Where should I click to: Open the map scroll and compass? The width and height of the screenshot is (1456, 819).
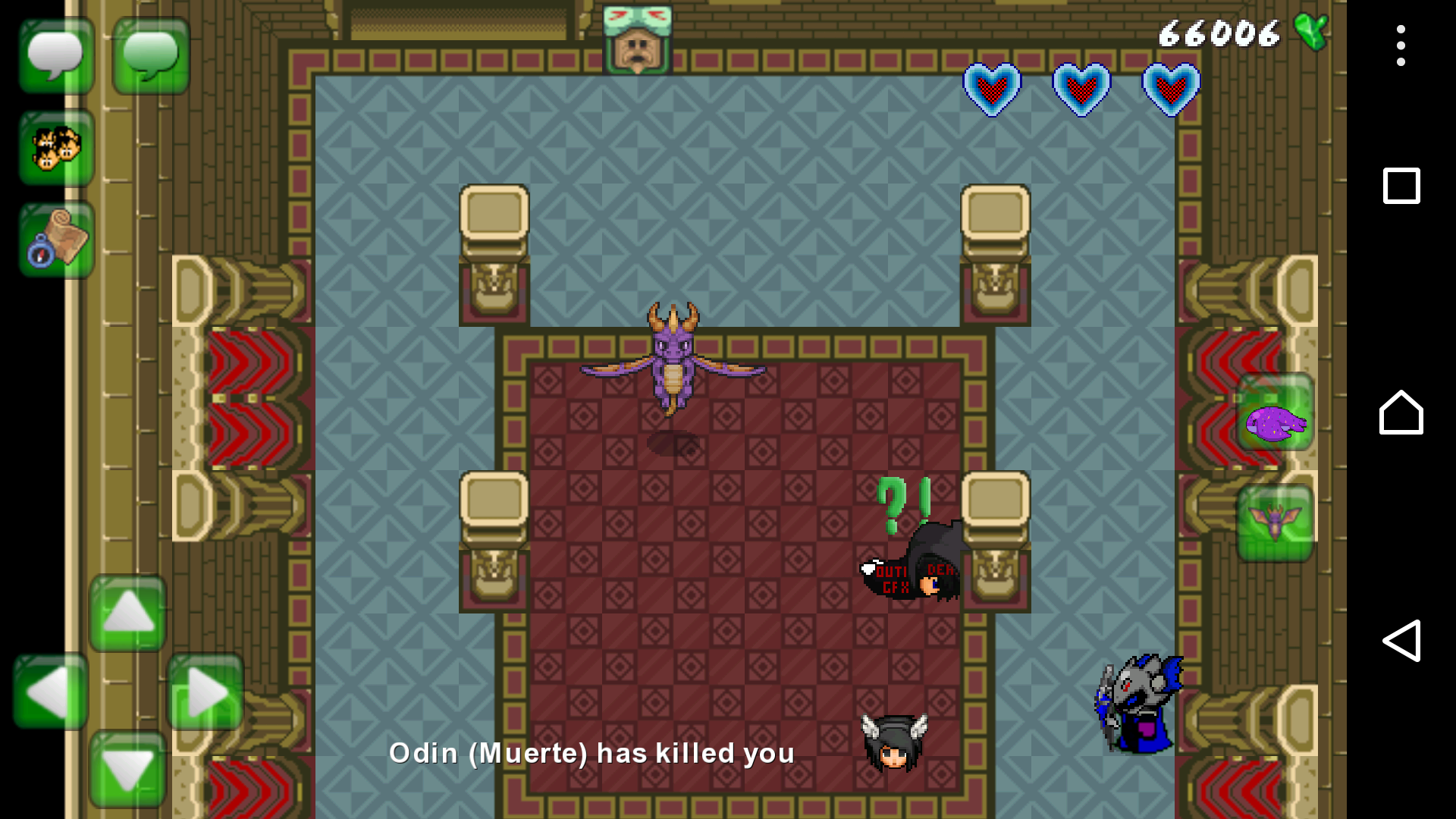point(56,240)
